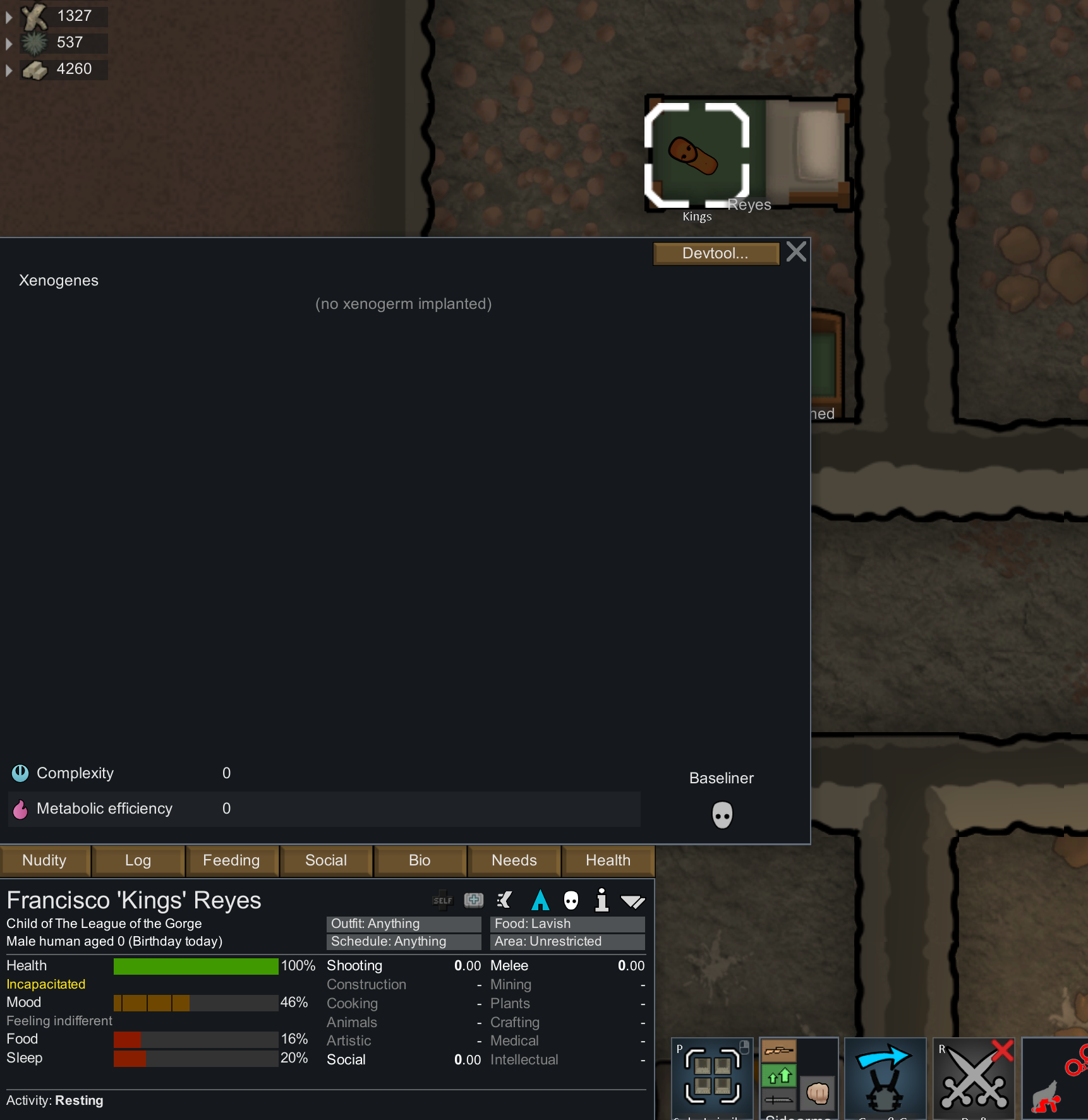Expand the wood resource counter

tap(9, 16)
